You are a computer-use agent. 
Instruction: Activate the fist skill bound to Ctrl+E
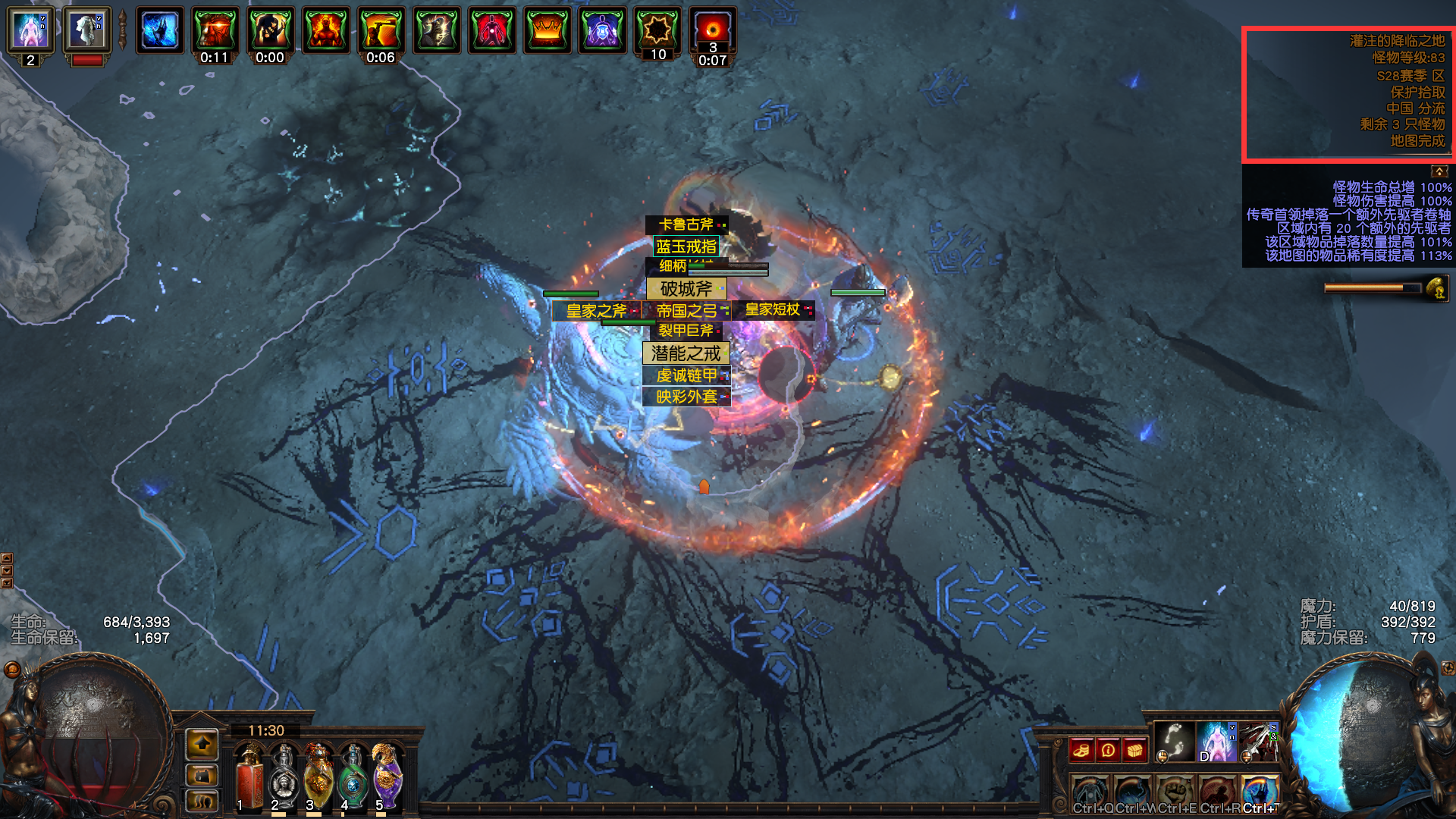tap(1175, 792)
